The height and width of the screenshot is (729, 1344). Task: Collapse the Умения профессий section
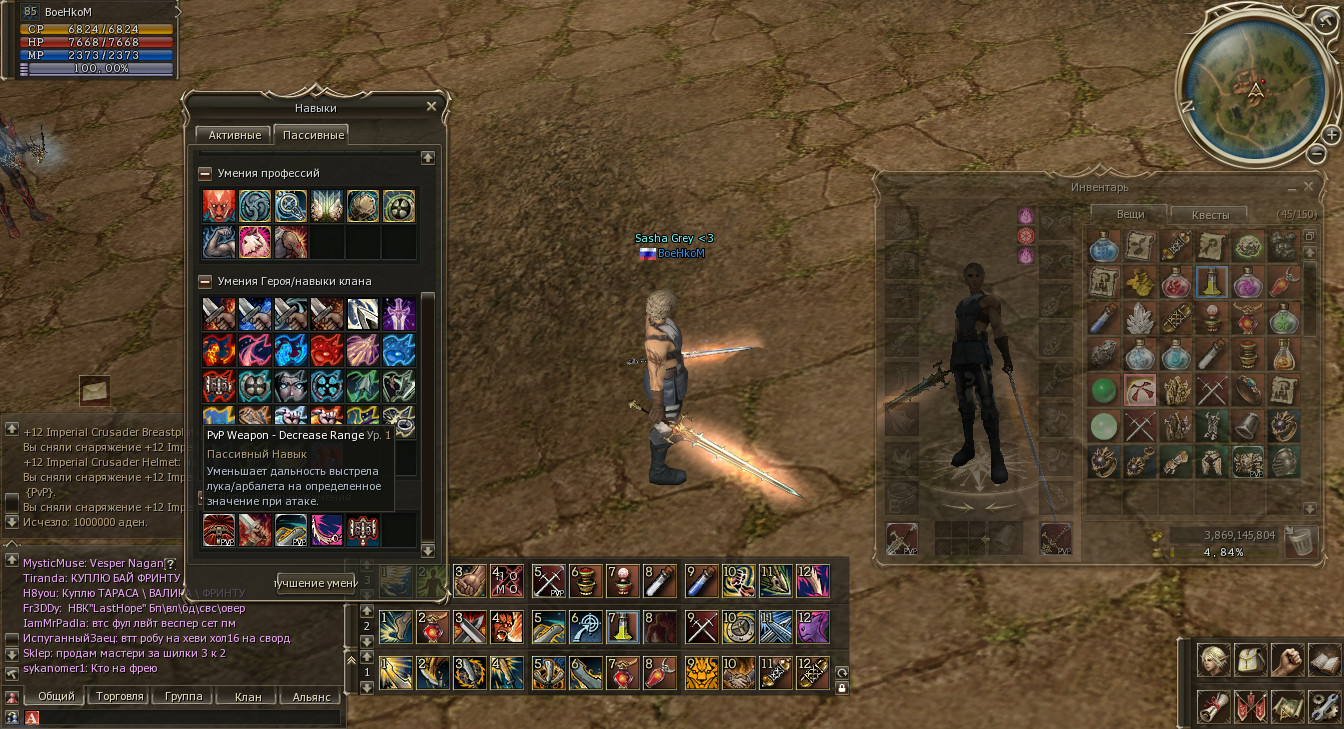(x=205, y=173)
